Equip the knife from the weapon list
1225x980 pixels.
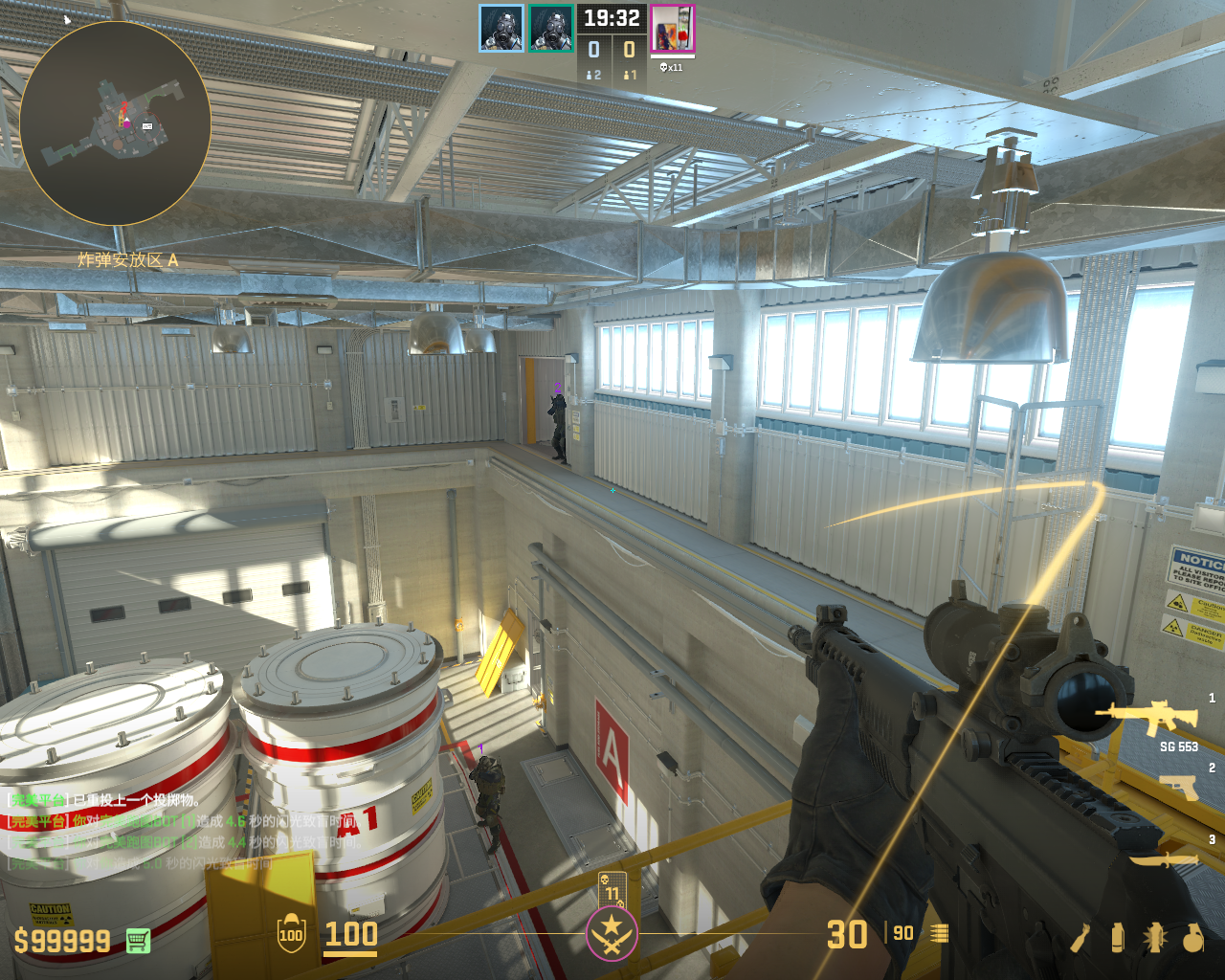coord(1165,859)
